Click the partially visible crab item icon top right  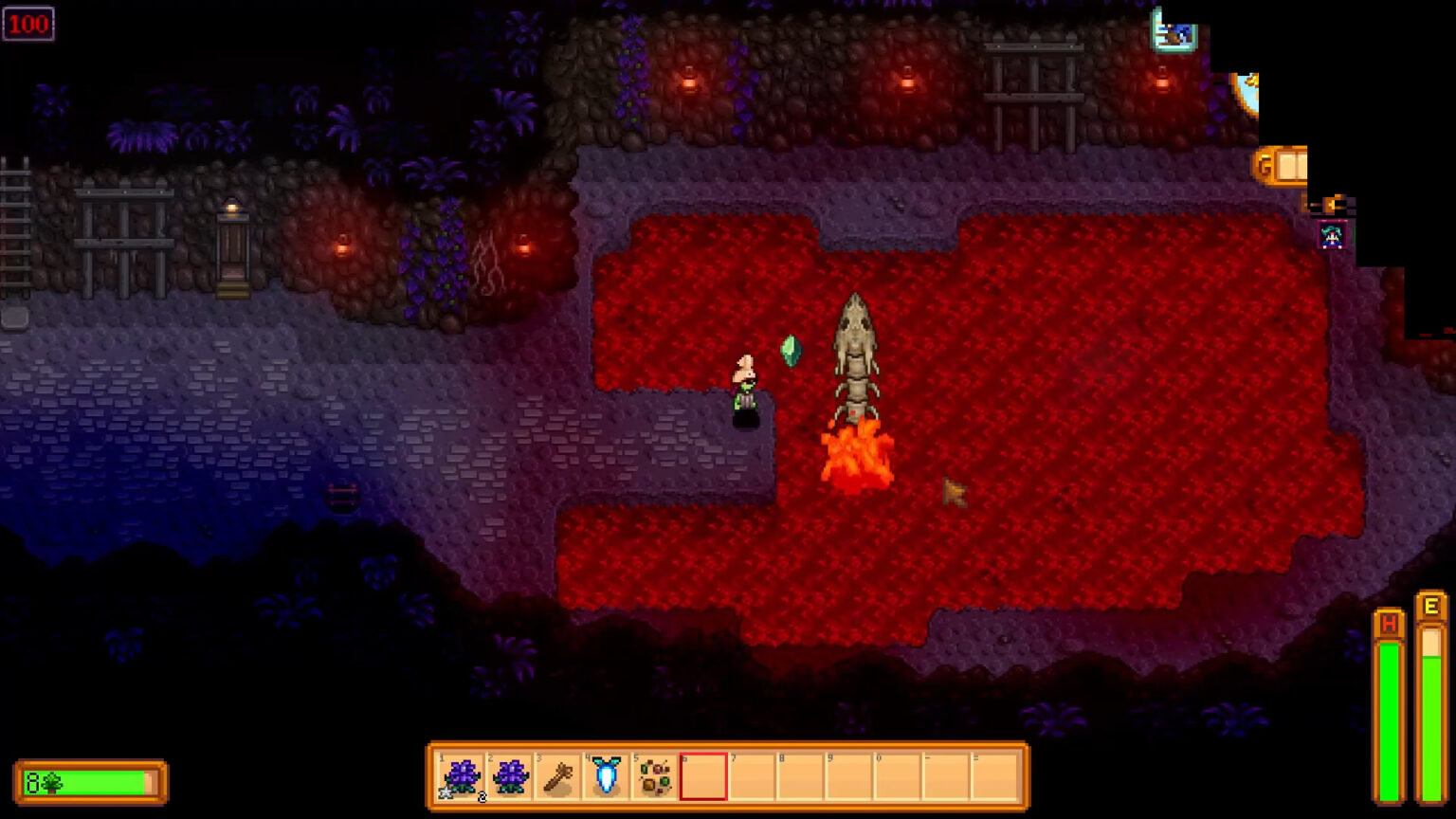click(x=1173, y=33)
